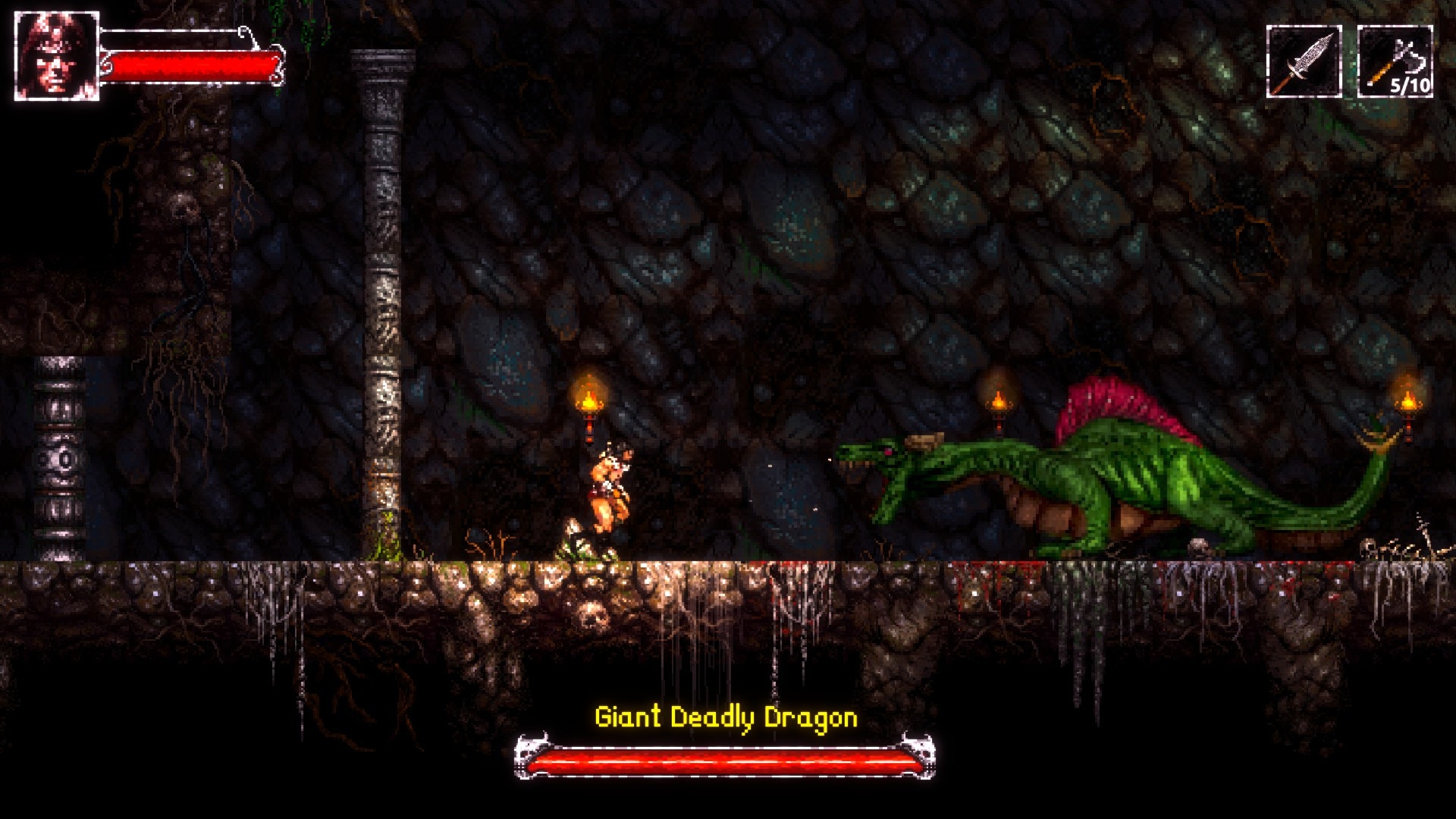Screen dimensions: 1456x819
Task: Click the barbarian character portrait
Action: tap(56, 56)
